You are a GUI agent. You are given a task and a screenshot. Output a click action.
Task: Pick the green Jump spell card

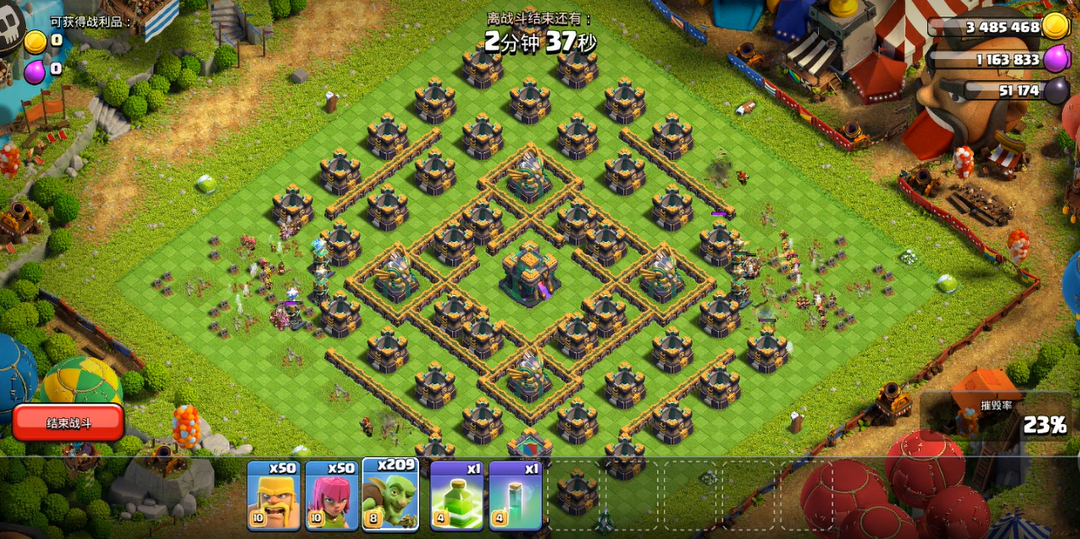pos(457,495)
